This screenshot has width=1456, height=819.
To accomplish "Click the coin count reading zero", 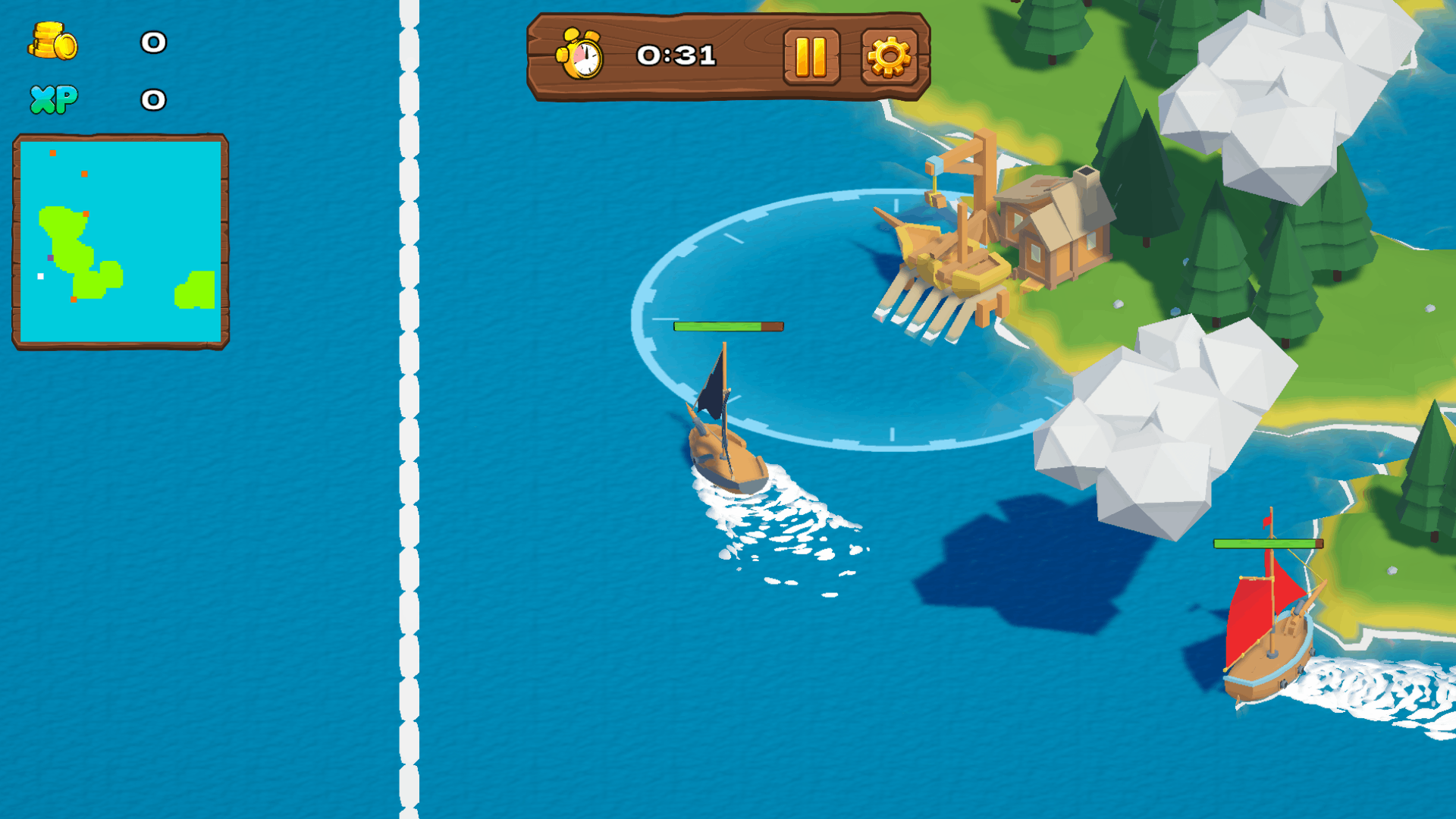I will tap(151, 43).
